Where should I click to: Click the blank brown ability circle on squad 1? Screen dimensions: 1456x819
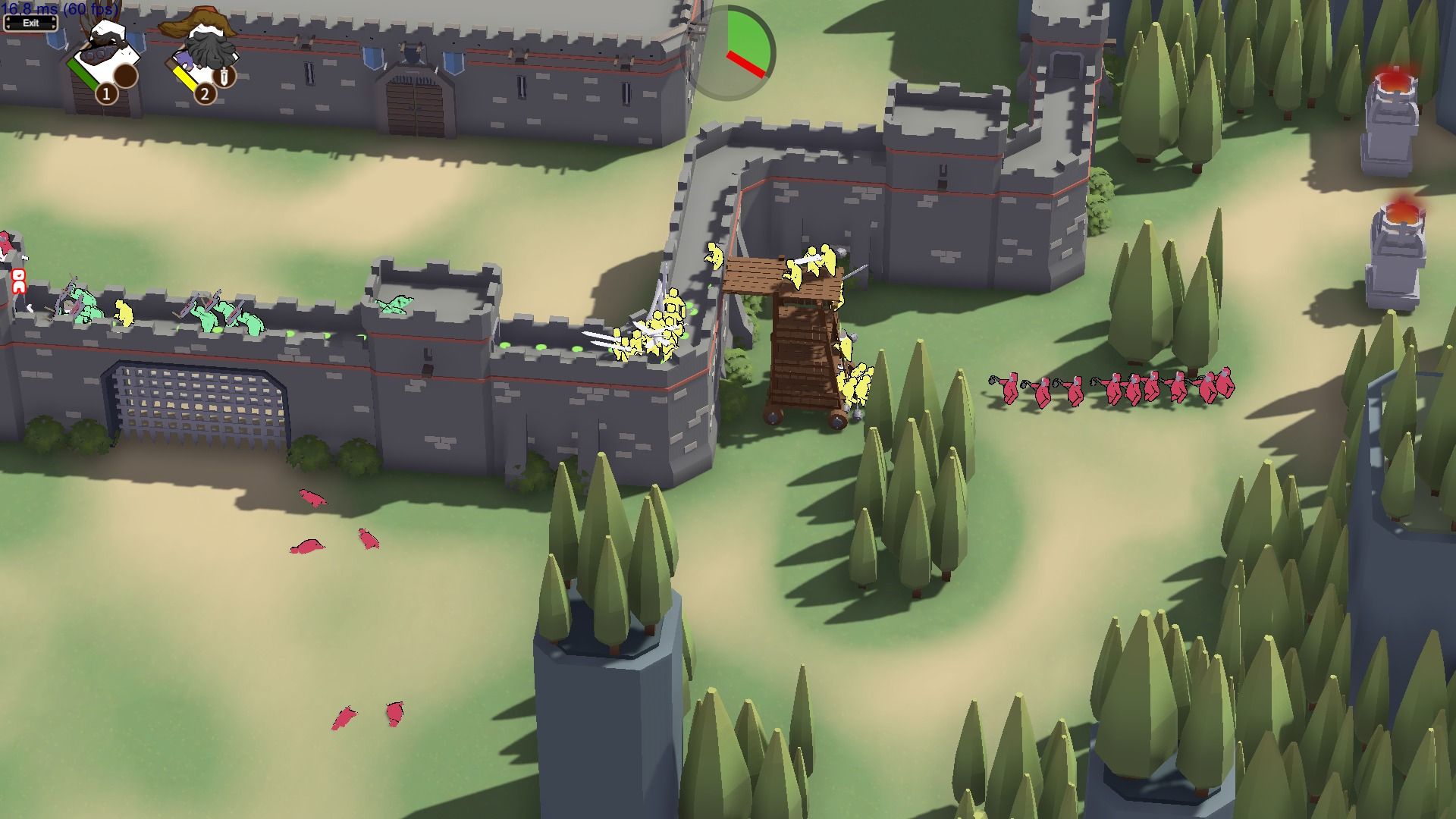point(126,75)
